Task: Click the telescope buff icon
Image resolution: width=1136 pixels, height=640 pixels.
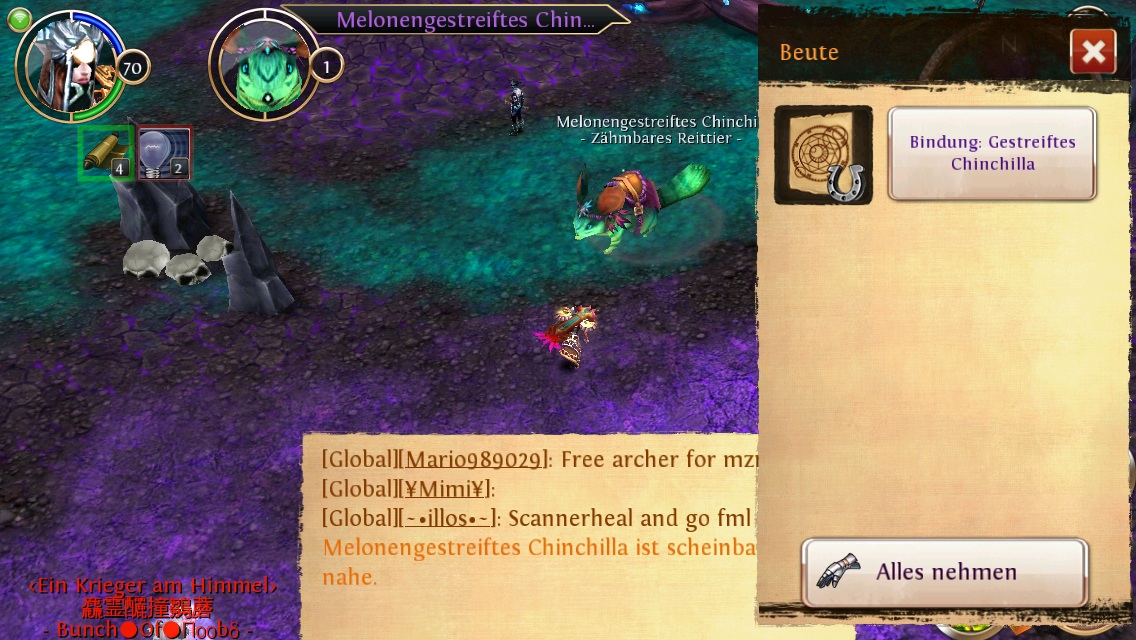Action: (106, 152)
